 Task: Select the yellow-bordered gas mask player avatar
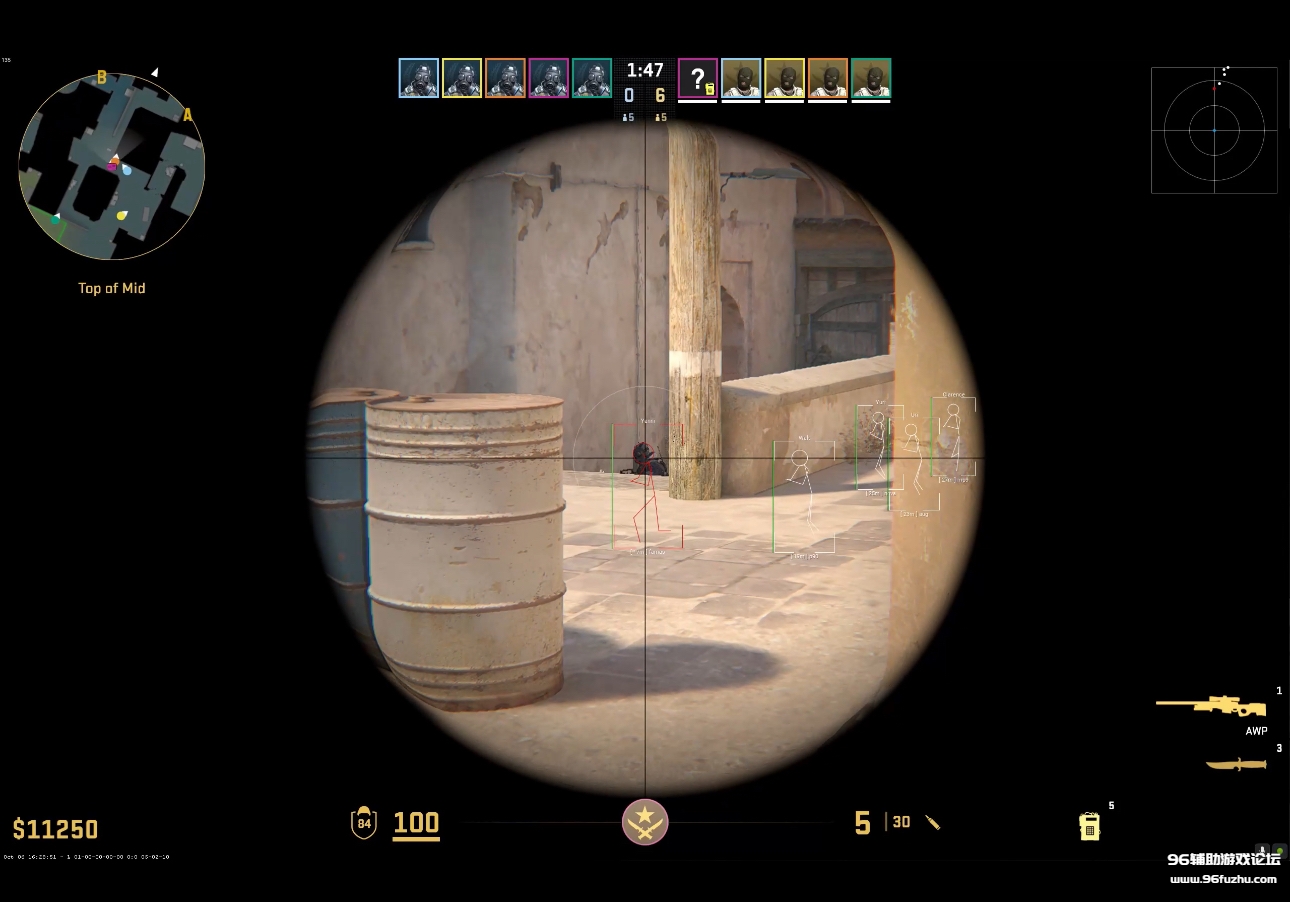coord(462,78)
